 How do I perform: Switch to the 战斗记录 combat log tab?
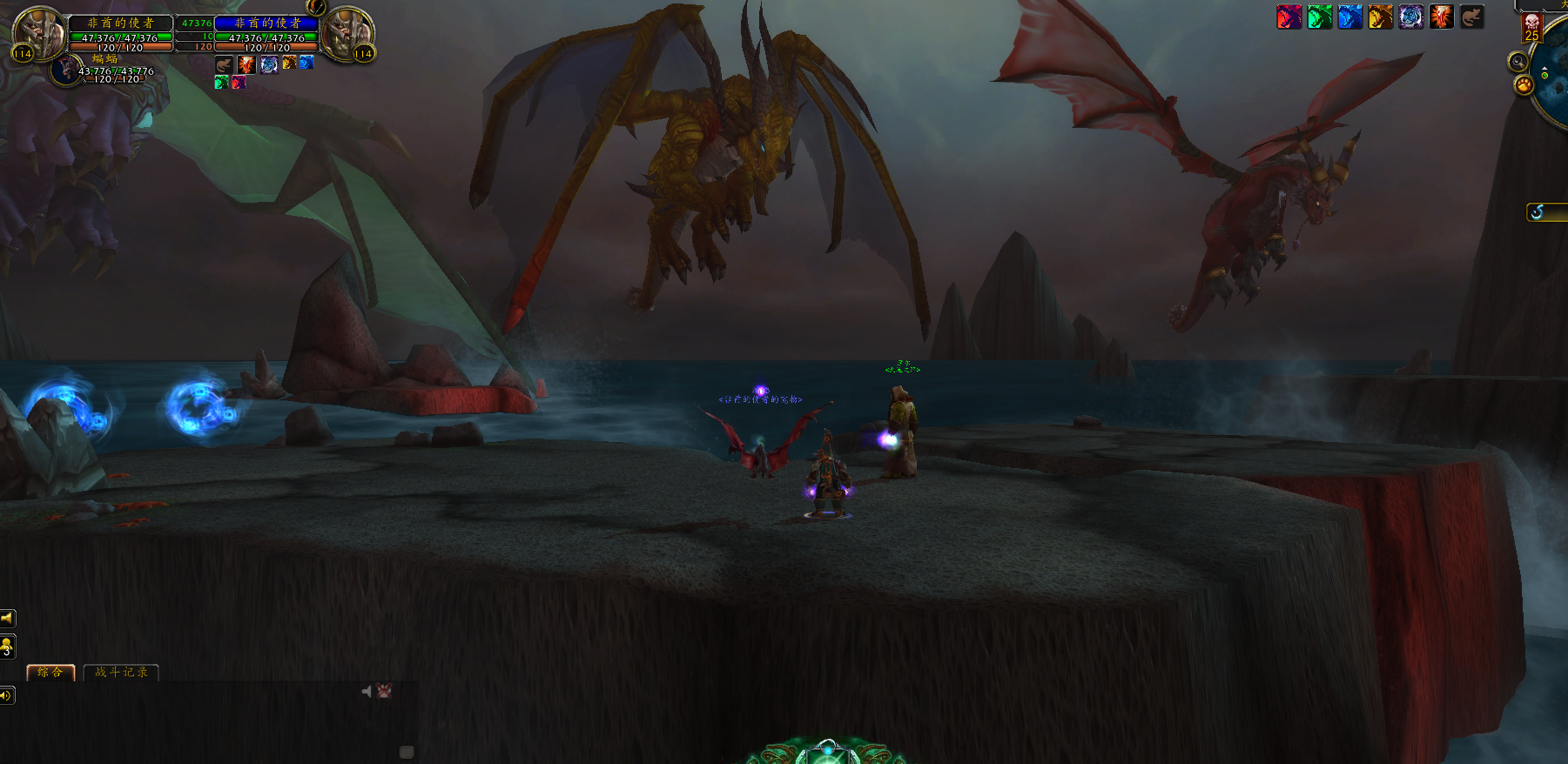(x=121, y=672)
